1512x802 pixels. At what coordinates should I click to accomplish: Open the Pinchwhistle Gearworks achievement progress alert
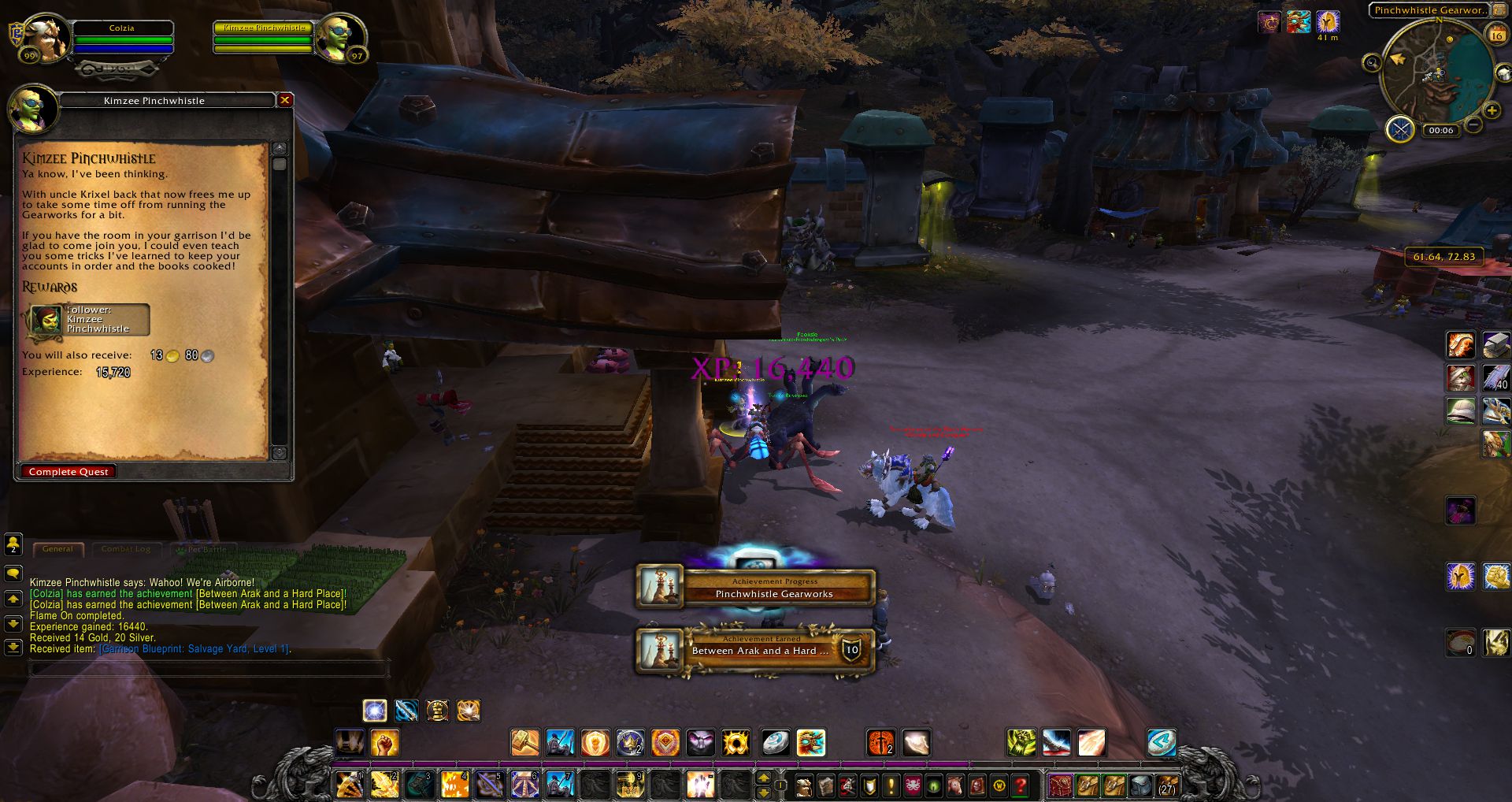(755, 588)
